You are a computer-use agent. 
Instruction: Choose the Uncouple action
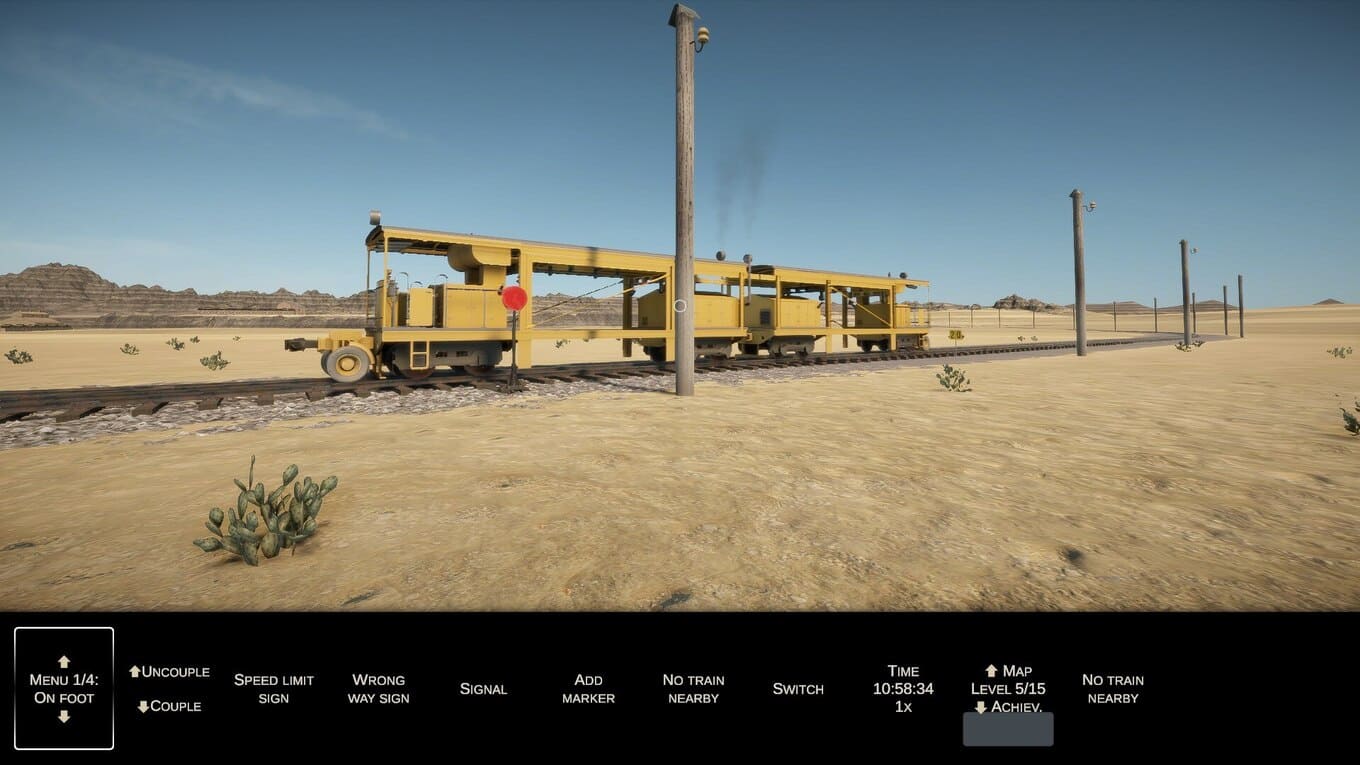(x=169, y=672)
